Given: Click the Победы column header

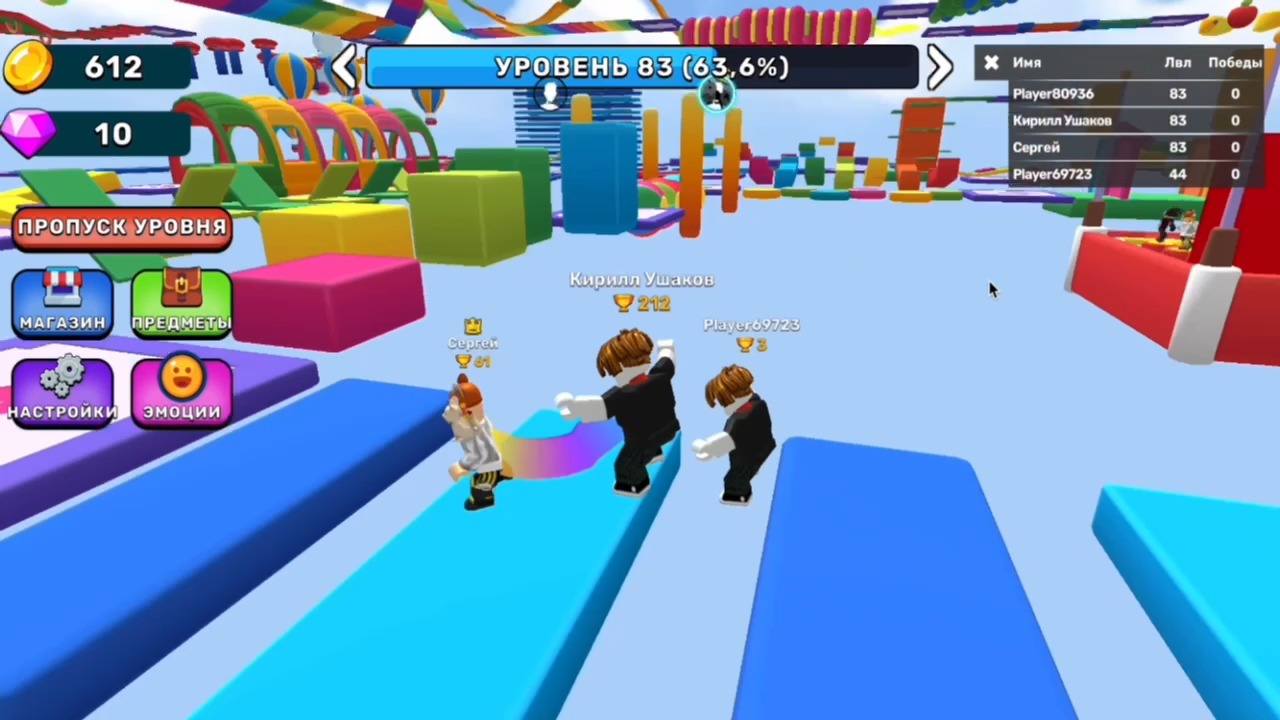Looking at the screenshot, I should 1235,62.
